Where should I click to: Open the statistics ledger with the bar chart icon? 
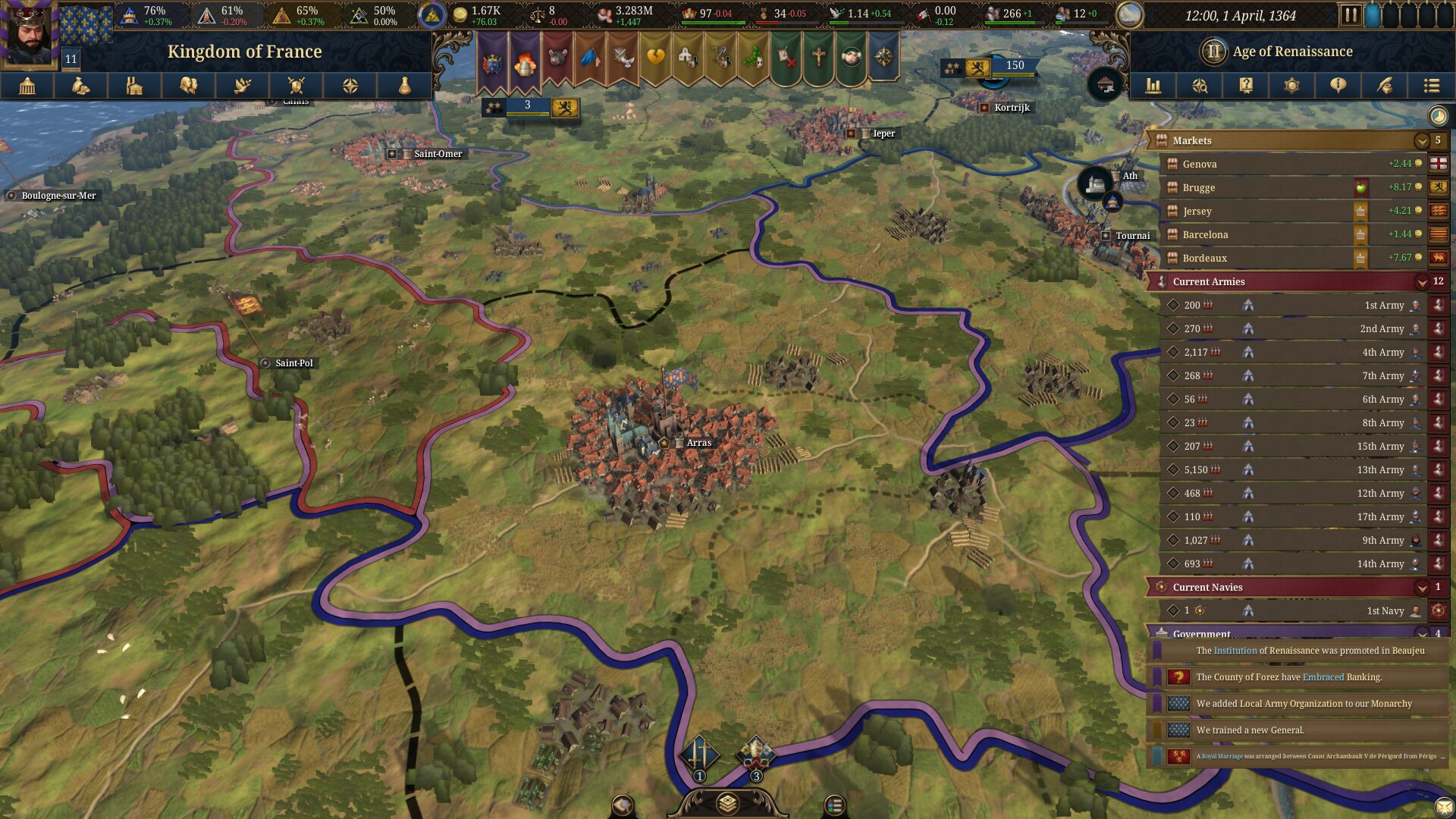[1153, 86]
